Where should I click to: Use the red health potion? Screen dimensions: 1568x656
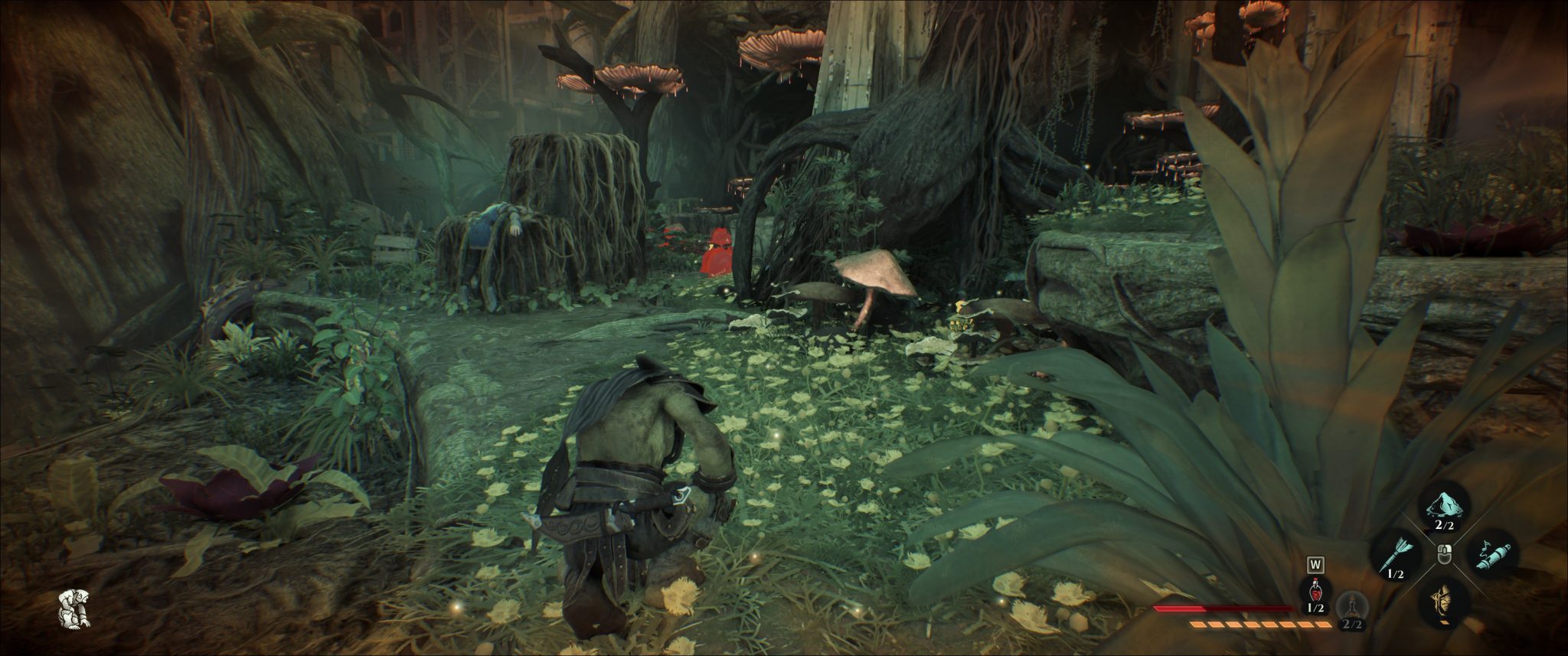click(x=1316, y=592)
